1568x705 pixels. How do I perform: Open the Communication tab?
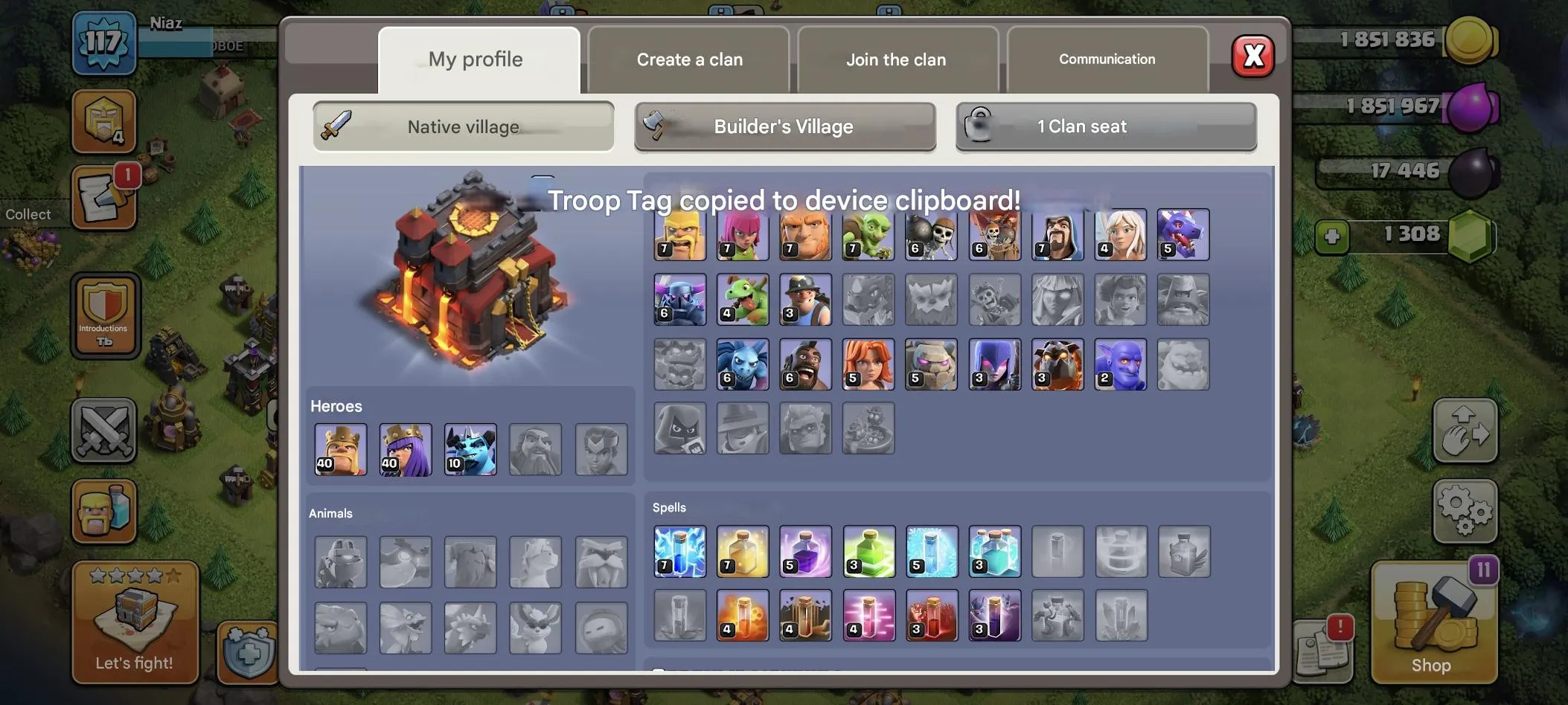pyautogui.click(x=1106, y=59)
